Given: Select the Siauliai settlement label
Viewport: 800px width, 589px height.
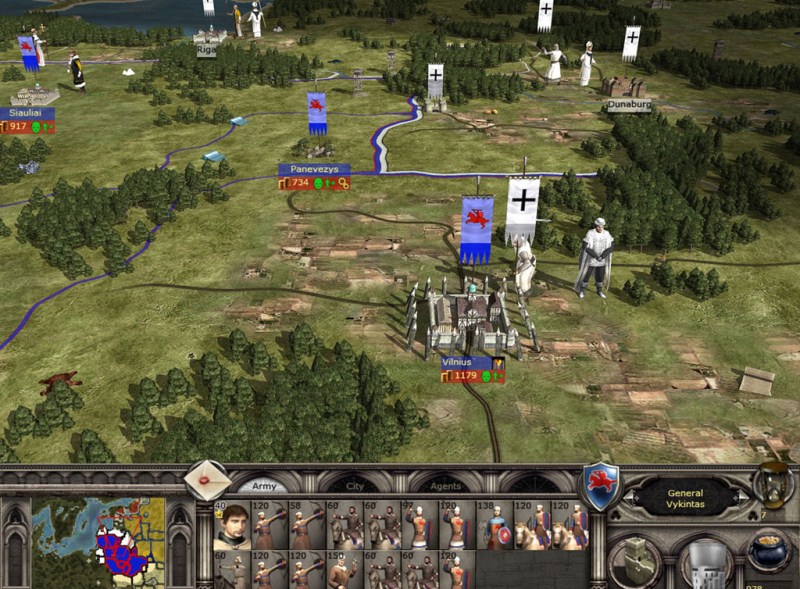Looking at the screenshot, I should (x=26, y=114).
